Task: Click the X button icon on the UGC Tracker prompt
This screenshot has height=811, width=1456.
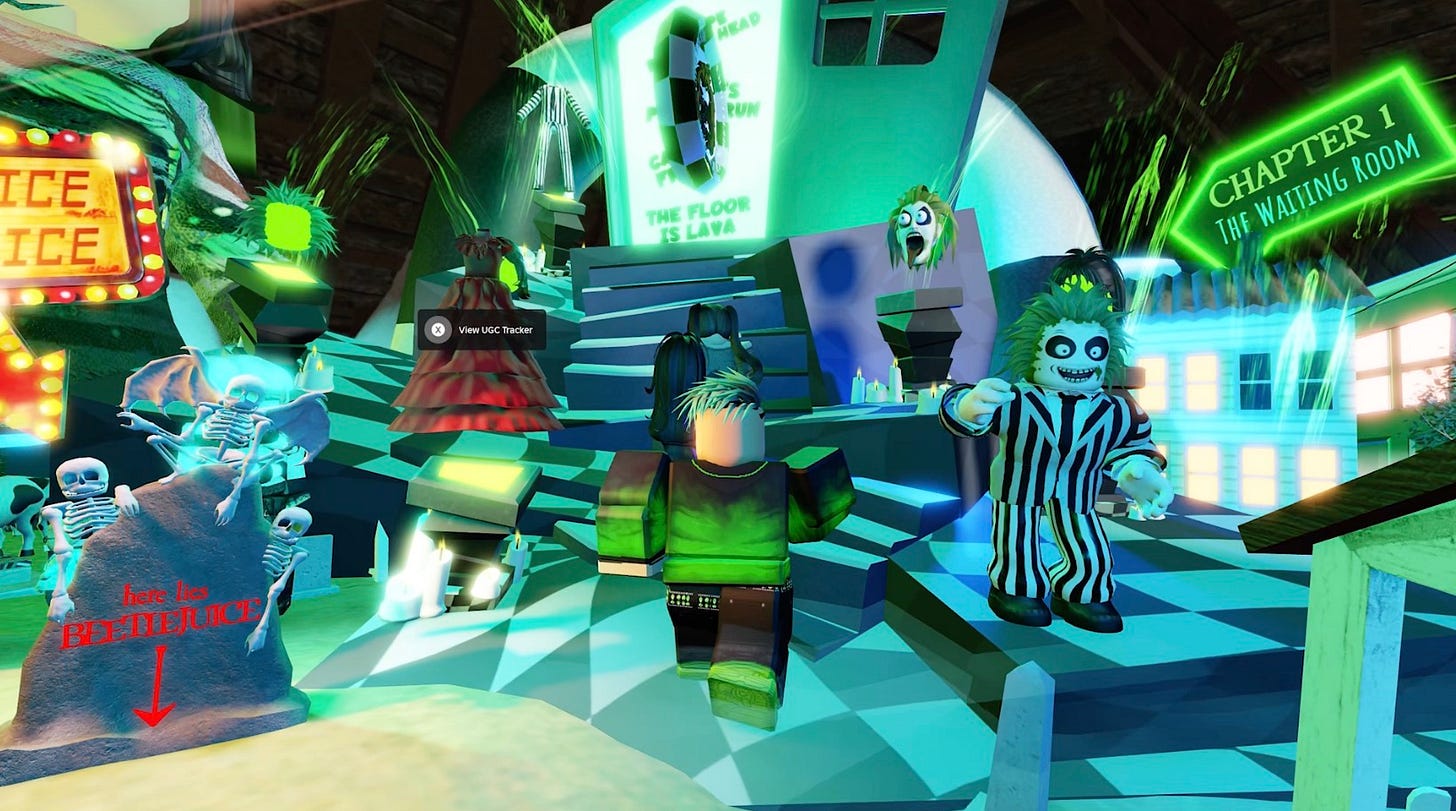Action: point(437,328)
